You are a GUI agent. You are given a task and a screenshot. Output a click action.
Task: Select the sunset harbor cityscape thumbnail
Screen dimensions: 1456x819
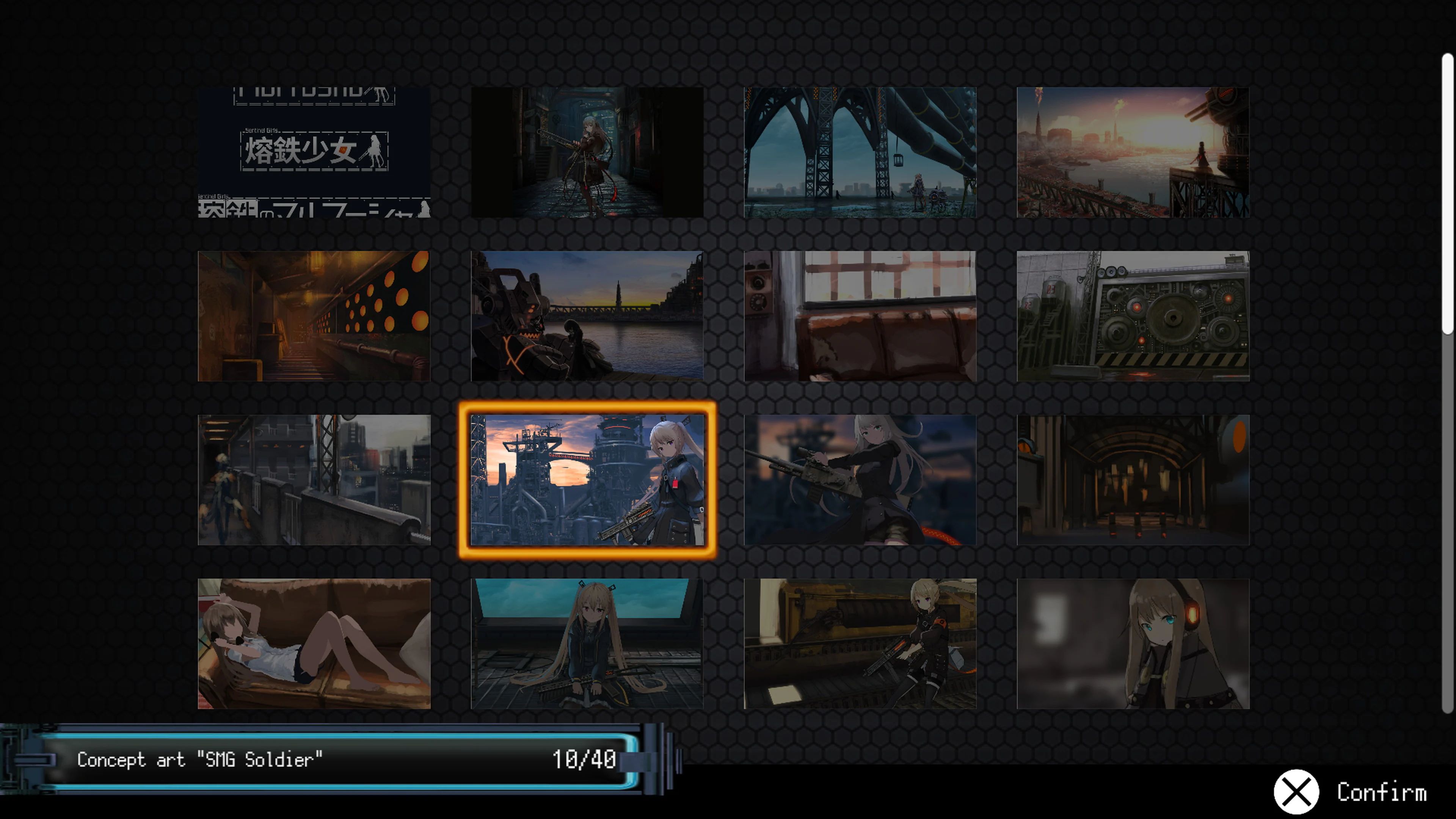(x=1130, y=150)
